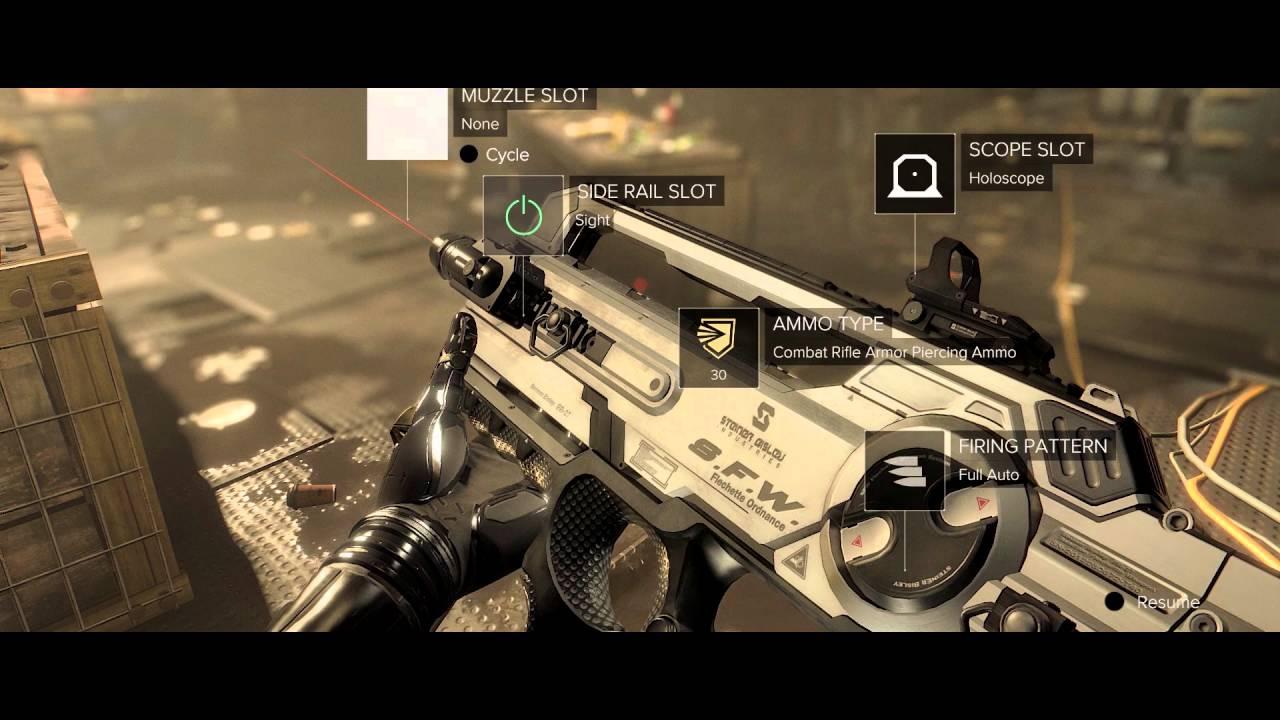Open the Muzzle Slot set to None

click(524, 96)
